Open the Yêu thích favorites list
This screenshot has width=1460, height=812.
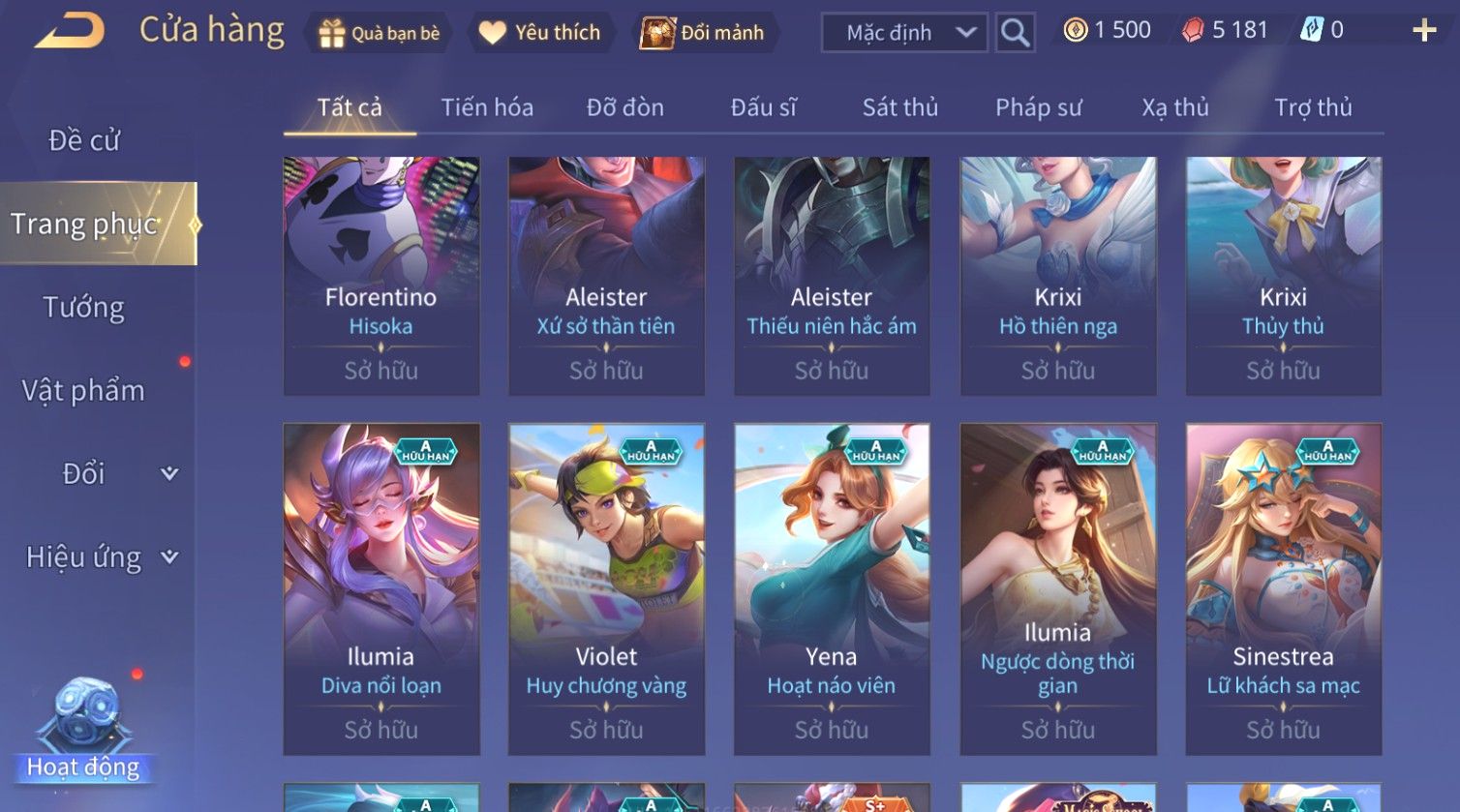click(540, 33)
